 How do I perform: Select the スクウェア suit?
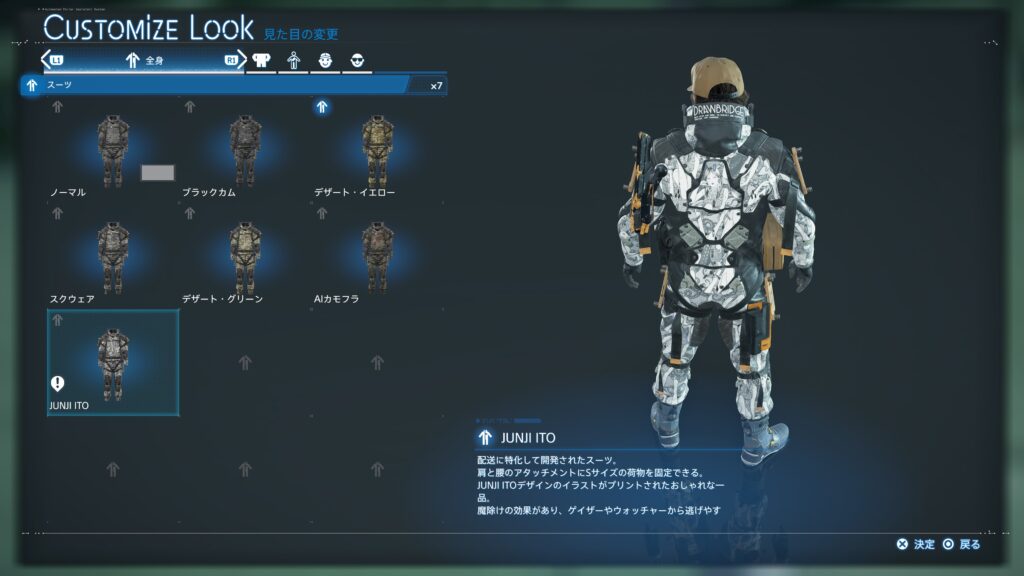[111, 257]
